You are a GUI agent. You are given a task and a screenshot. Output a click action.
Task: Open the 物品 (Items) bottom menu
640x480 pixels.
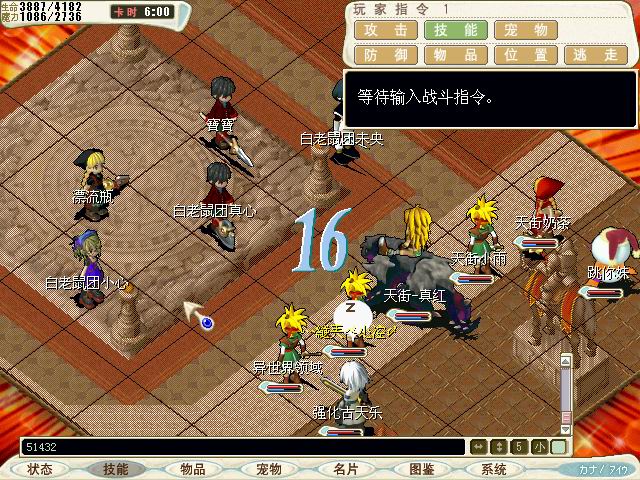point(193,469)
